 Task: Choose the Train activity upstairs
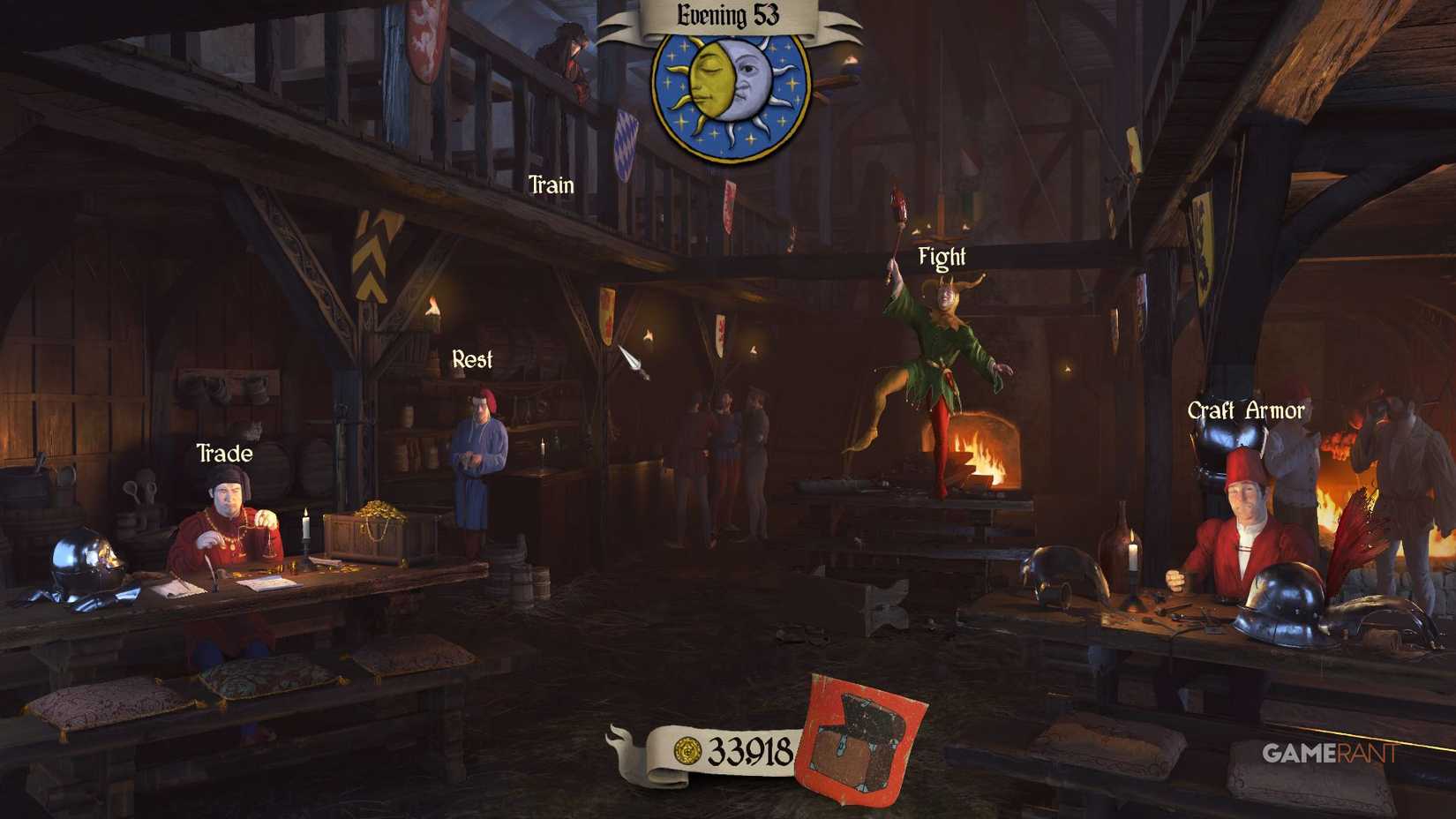click(550, 185)
